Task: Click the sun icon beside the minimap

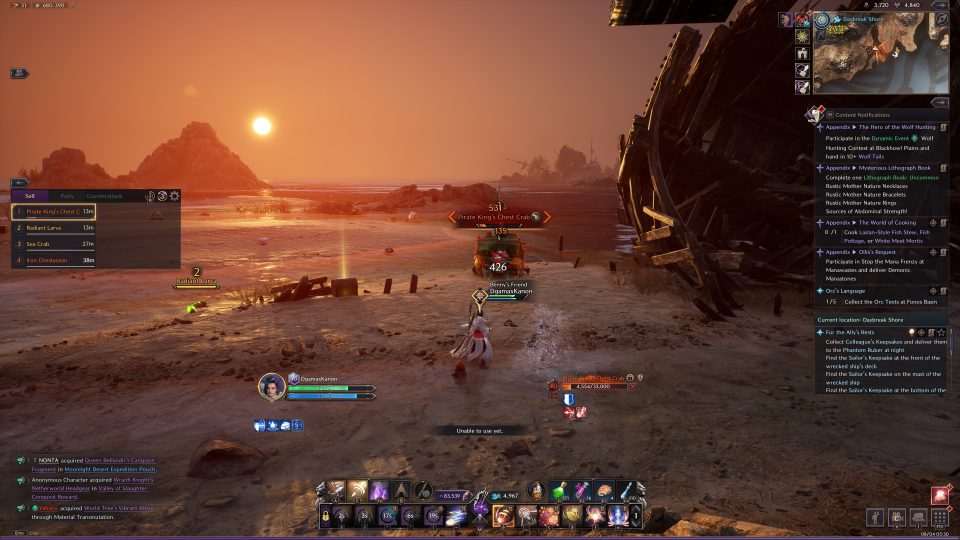Action: [802, 37]
